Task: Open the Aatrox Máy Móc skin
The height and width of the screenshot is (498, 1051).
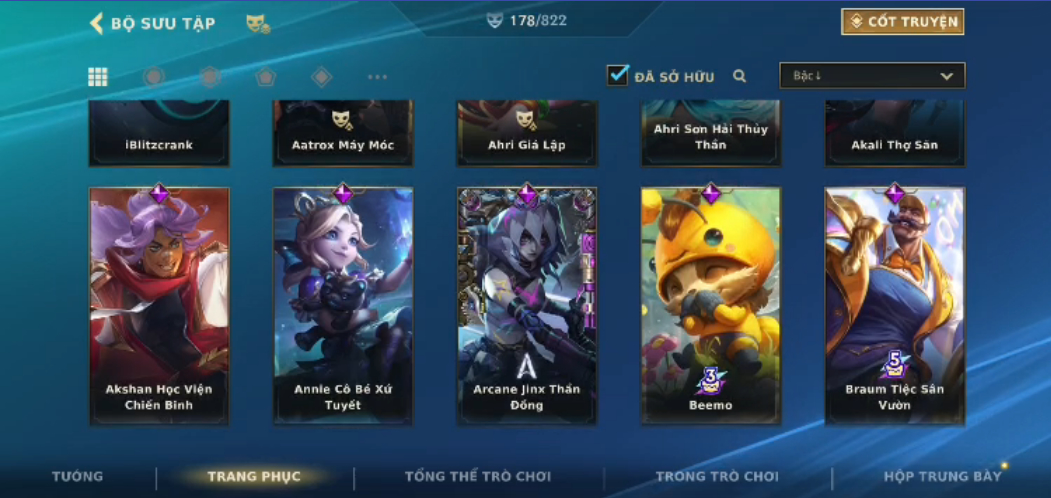Action: [343, 133]
